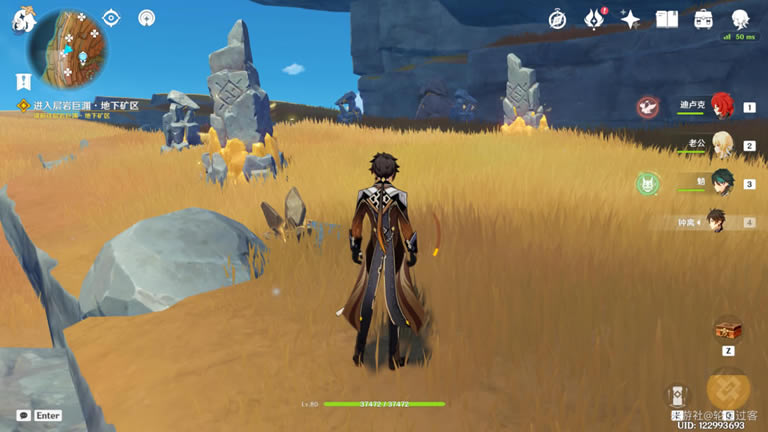Open the circular minimap
The image size is (768, 432).
(x=69, y=44)
